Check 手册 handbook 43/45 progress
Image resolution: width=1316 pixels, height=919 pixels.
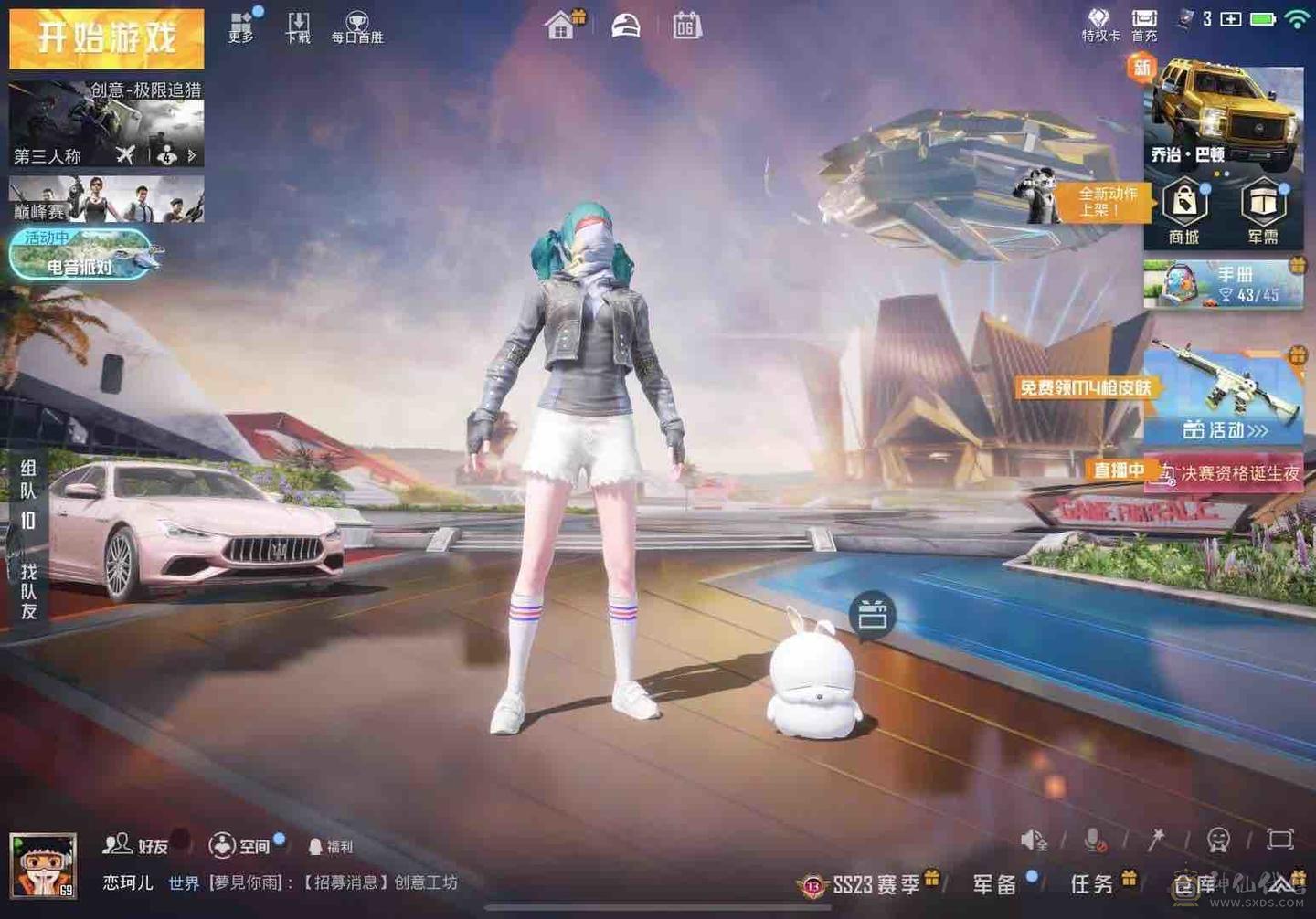pyautogui.click(x=1225, y=284)
